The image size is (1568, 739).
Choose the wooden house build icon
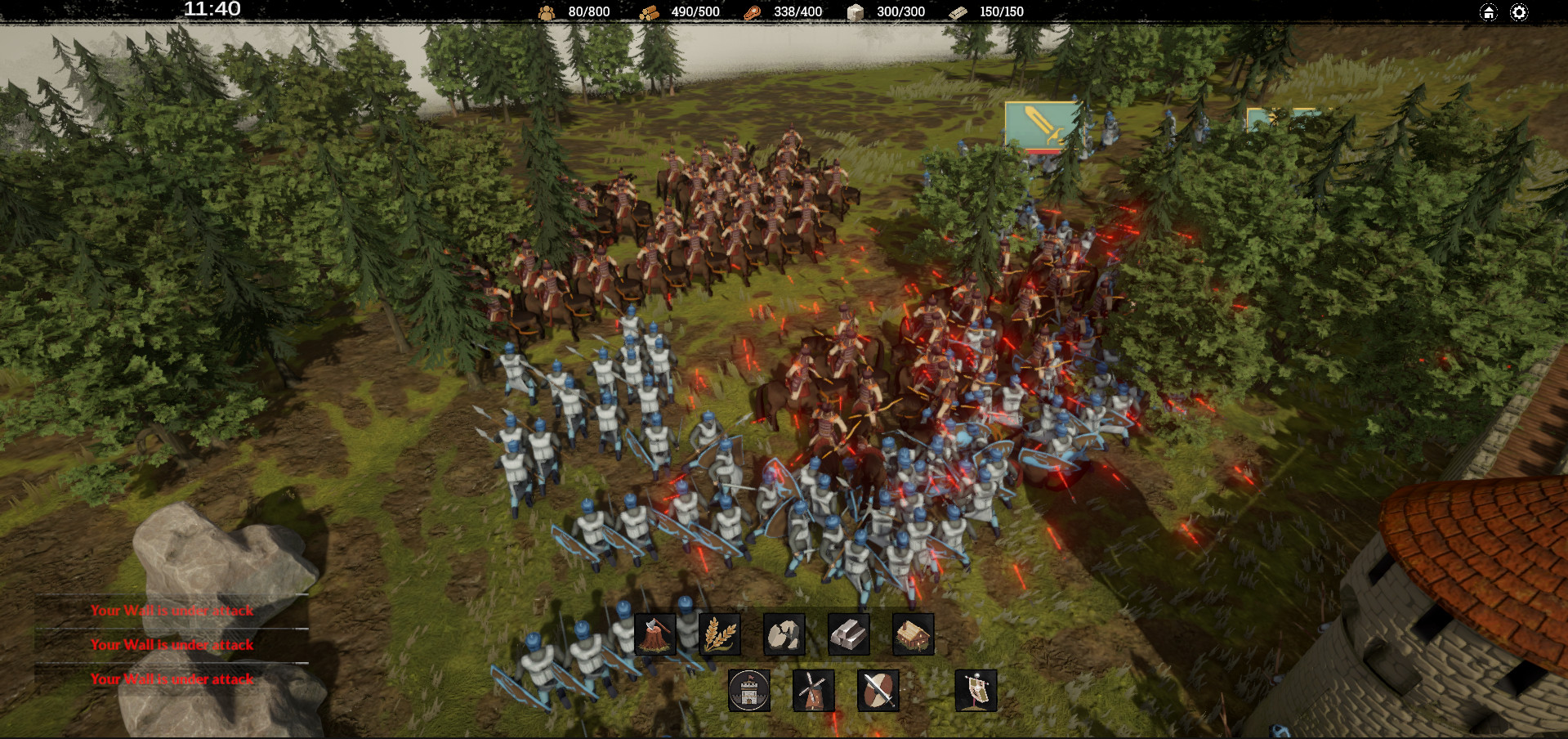[913, 634]
